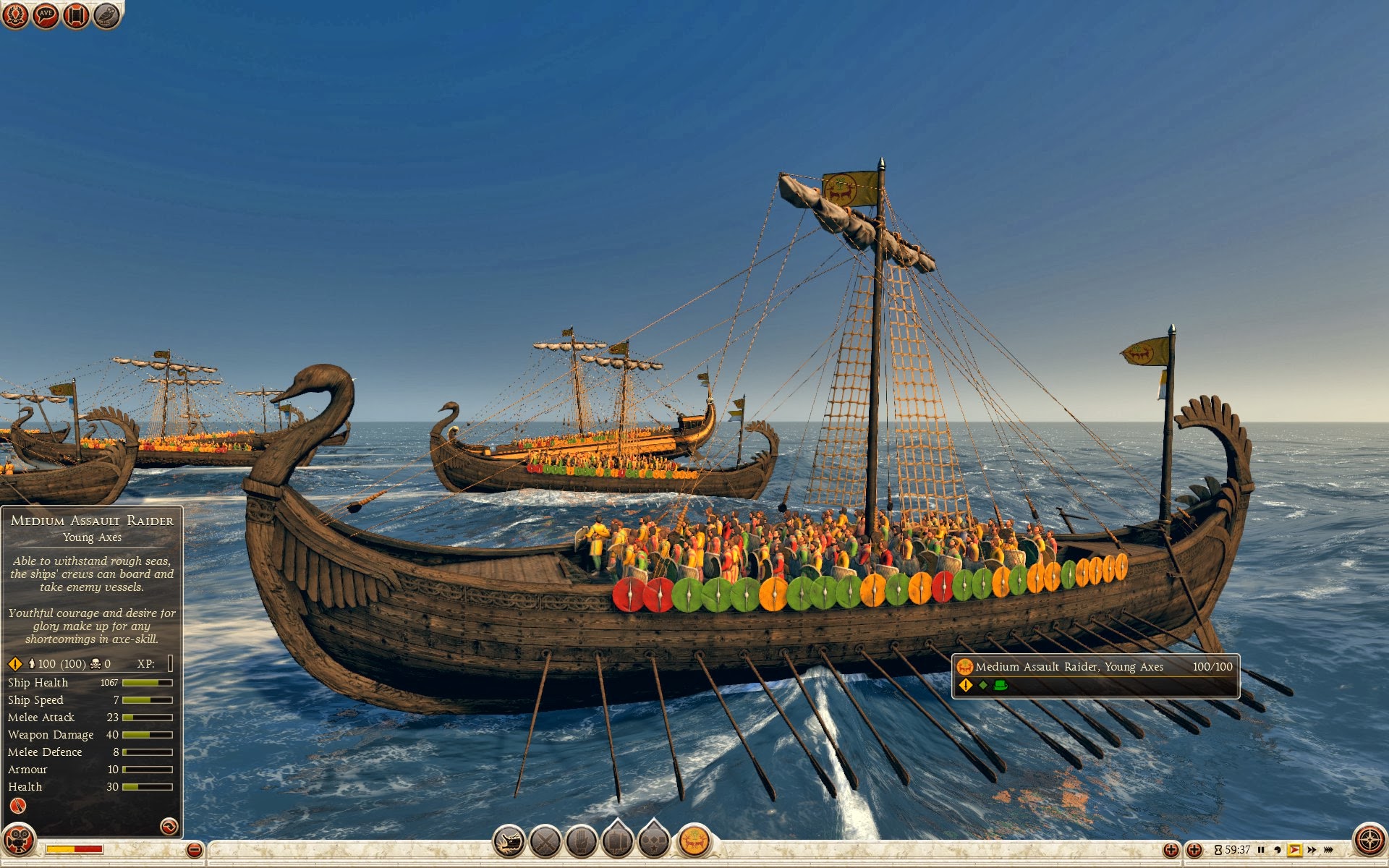Viewport: 1389px width, 868px height.
Task: Click the red minus collapse button
Action: (194, 850)
